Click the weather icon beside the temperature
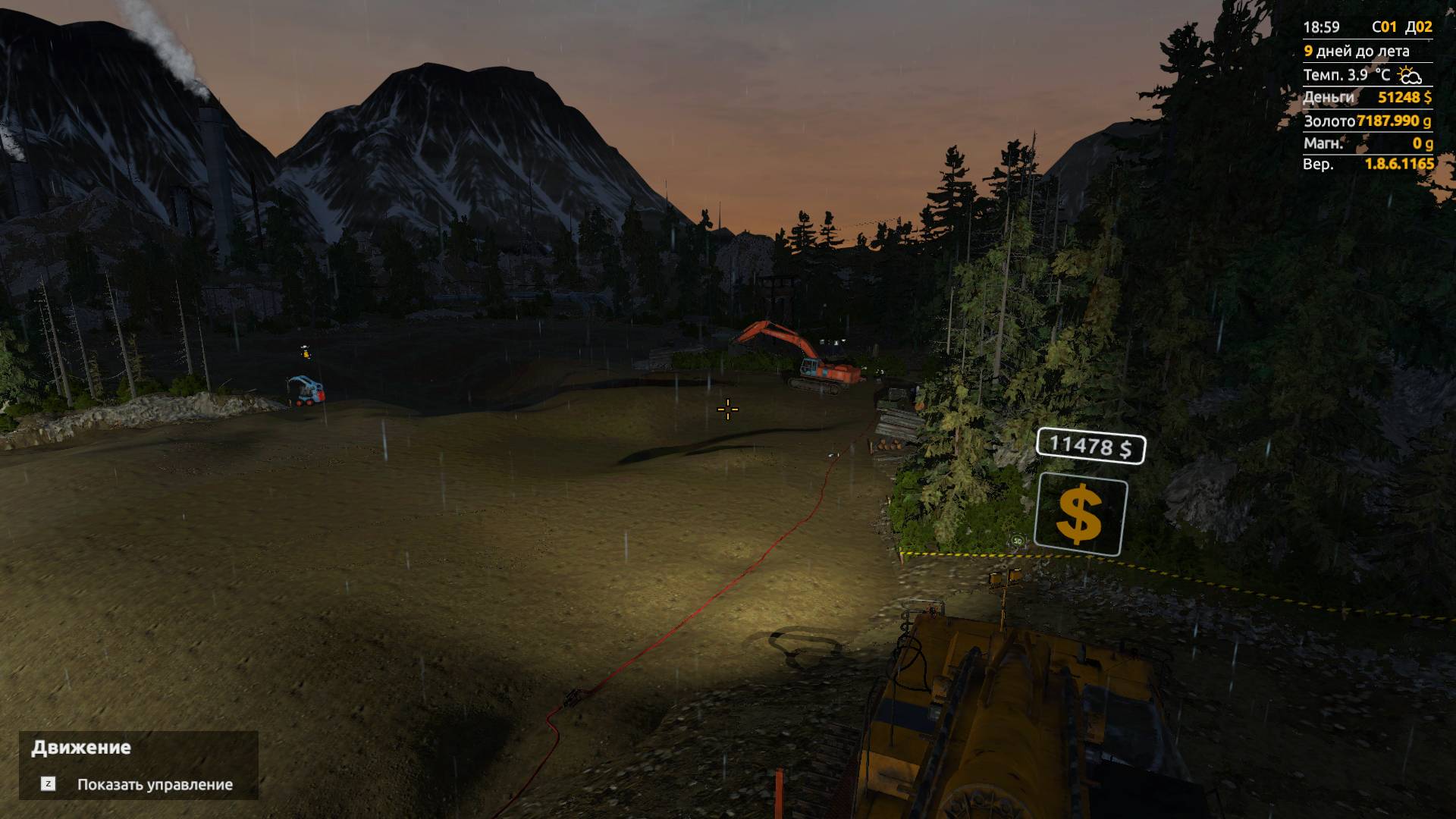Image resolution: width=1456 pixels, height=819 pixels. (1408, 74)
